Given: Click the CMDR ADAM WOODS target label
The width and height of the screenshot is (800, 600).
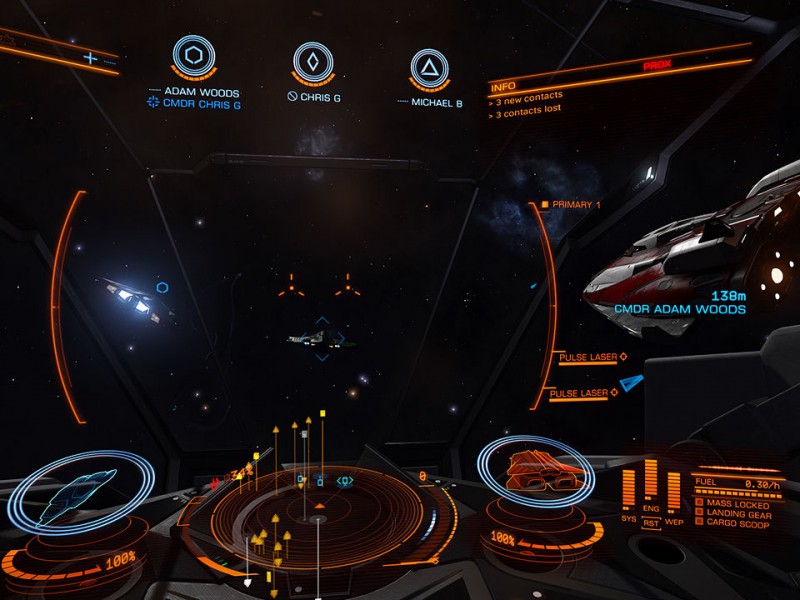Looking at the screenshot, I should point(680,310).
